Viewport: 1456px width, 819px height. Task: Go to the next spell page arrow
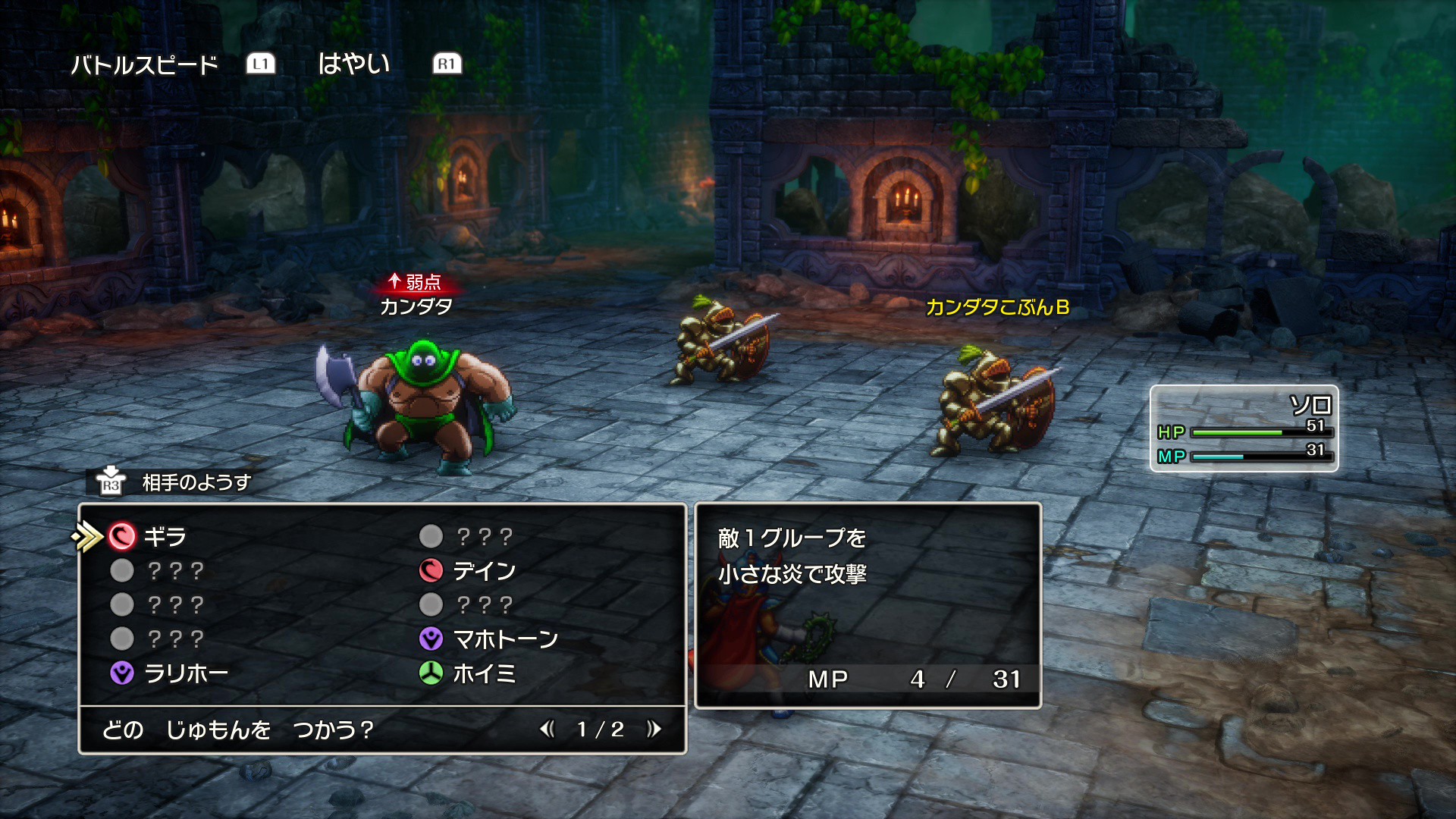coord(653,730)
